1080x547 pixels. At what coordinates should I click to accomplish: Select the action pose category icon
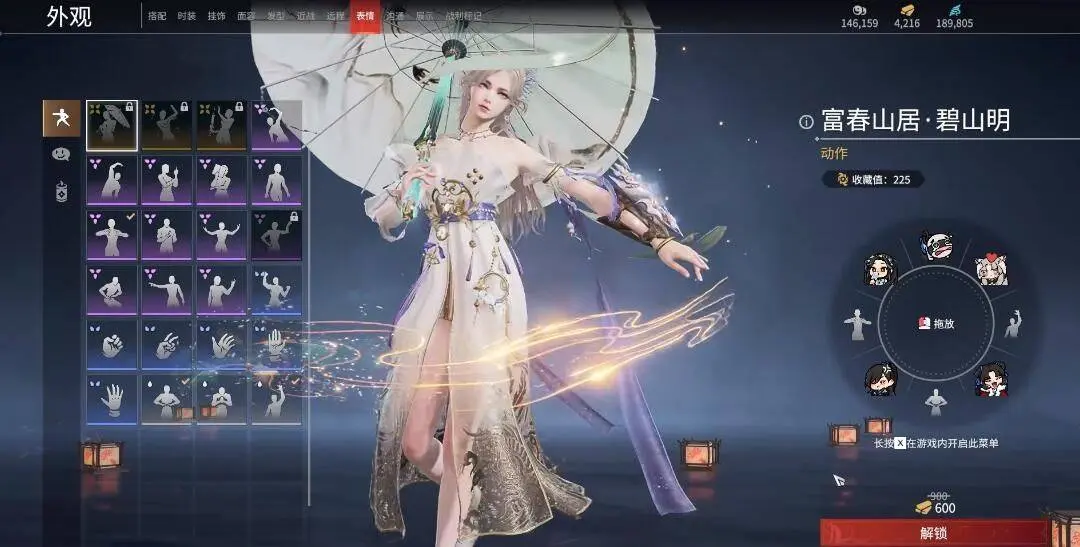click(61, 119)
